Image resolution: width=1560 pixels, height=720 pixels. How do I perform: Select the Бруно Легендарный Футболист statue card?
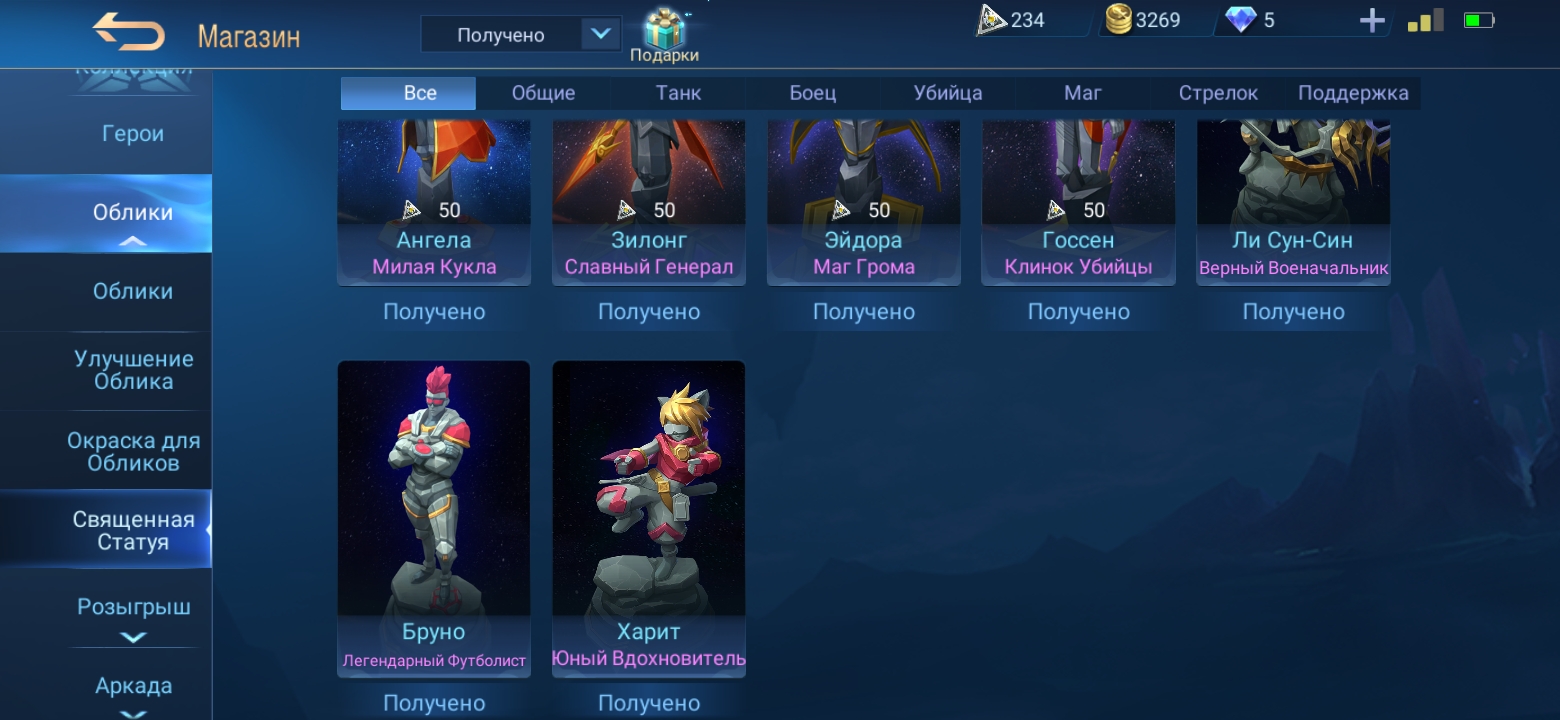pyautogui.click(x=434, y=515)
